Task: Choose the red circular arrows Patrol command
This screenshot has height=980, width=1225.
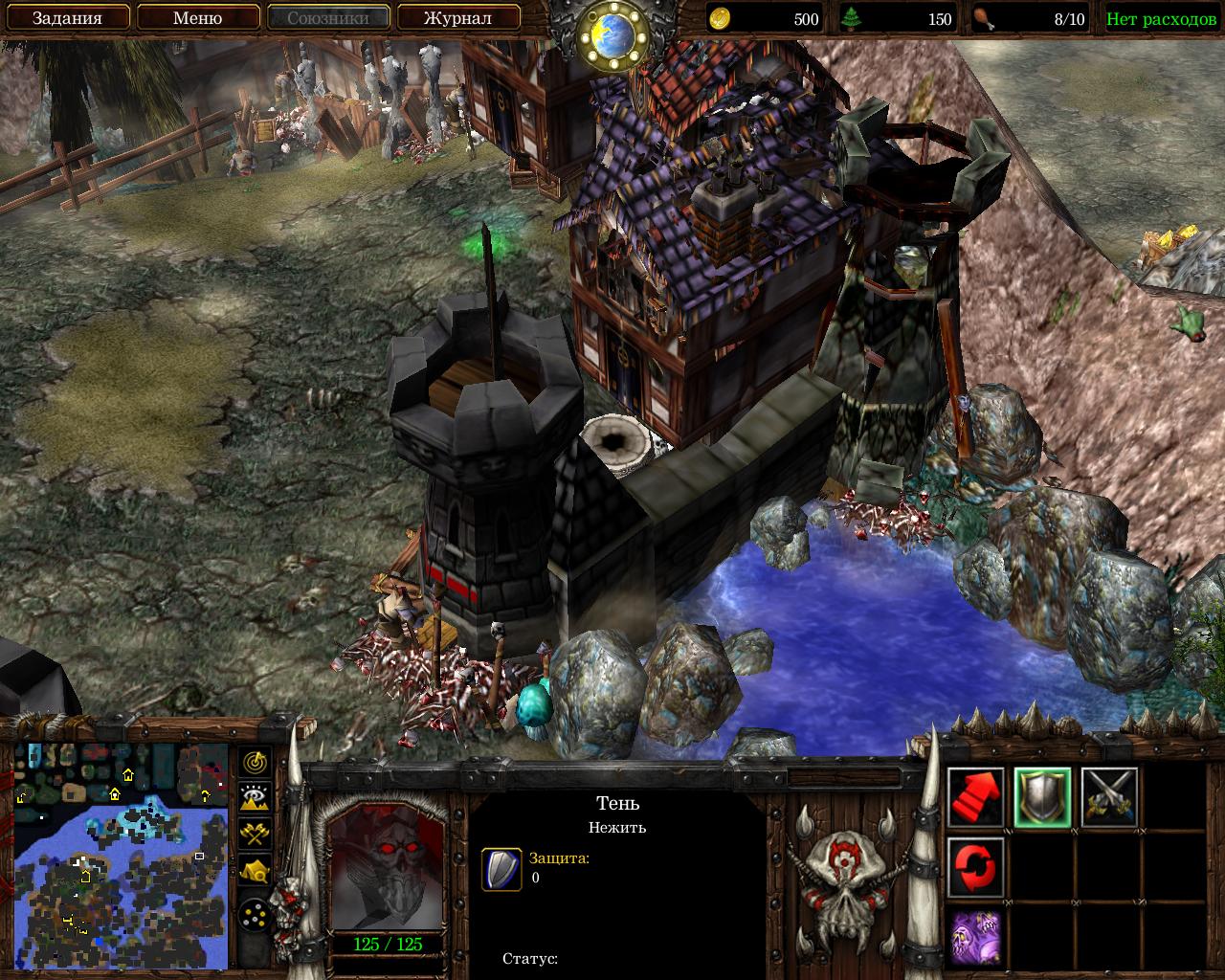Action: (x=976, y=867)
